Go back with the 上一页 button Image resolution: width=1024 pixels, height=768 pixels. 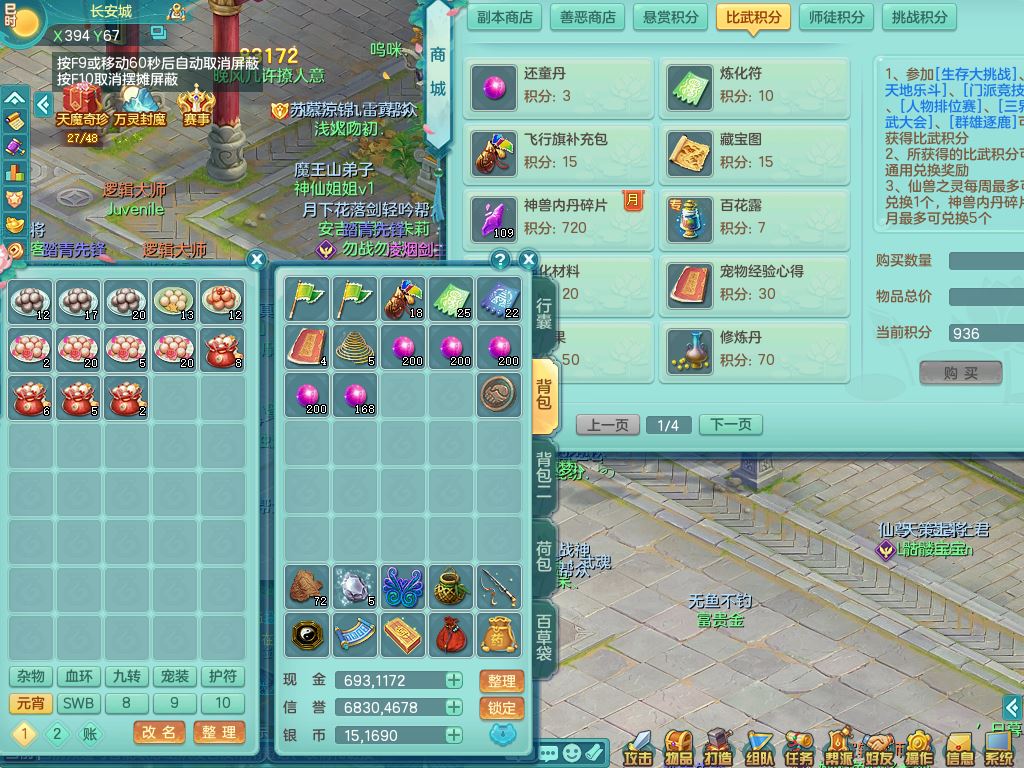[x=608, y=425]
